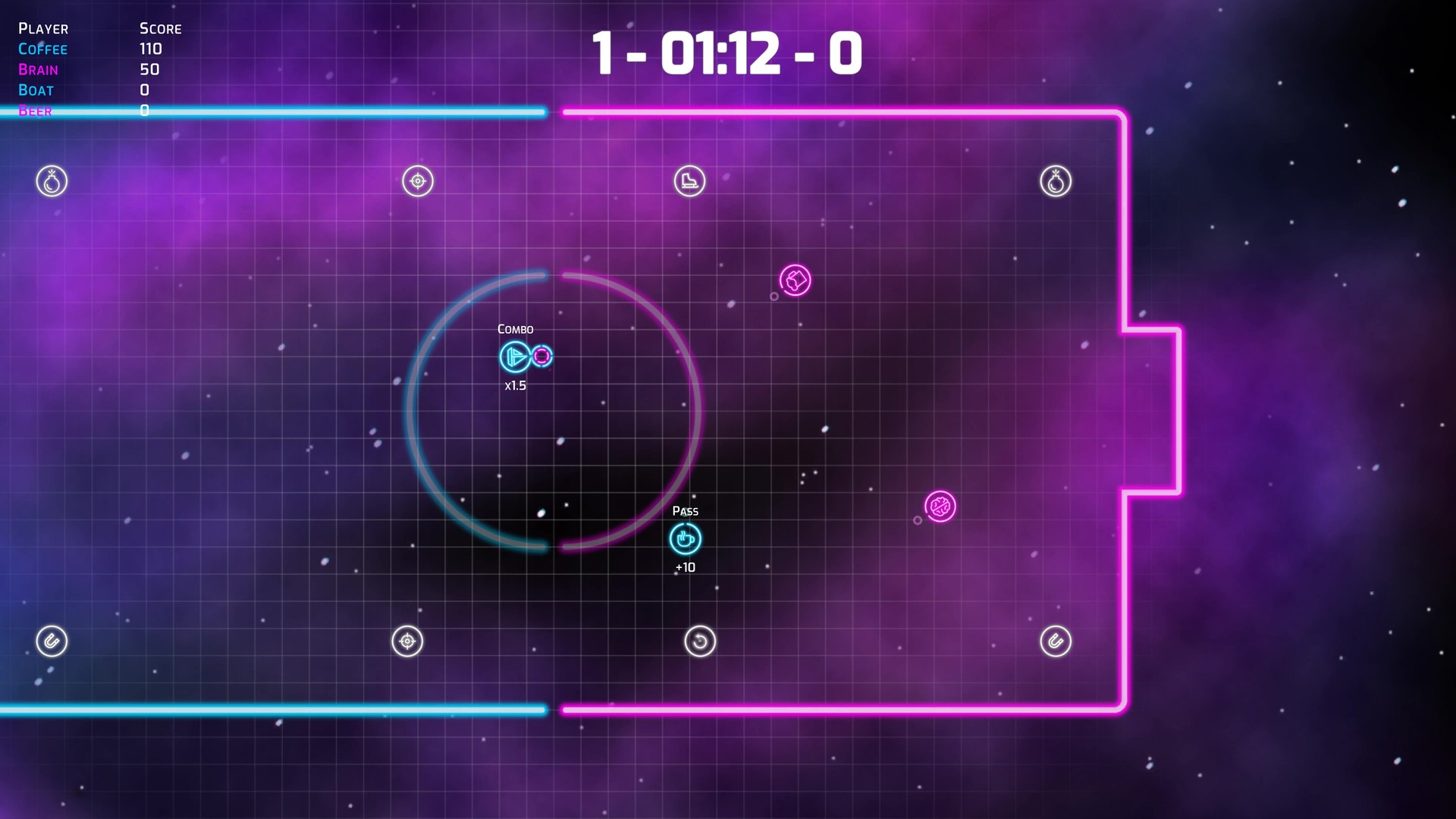Click the crosshair power-up near bottom center

[x=406, y=641]
